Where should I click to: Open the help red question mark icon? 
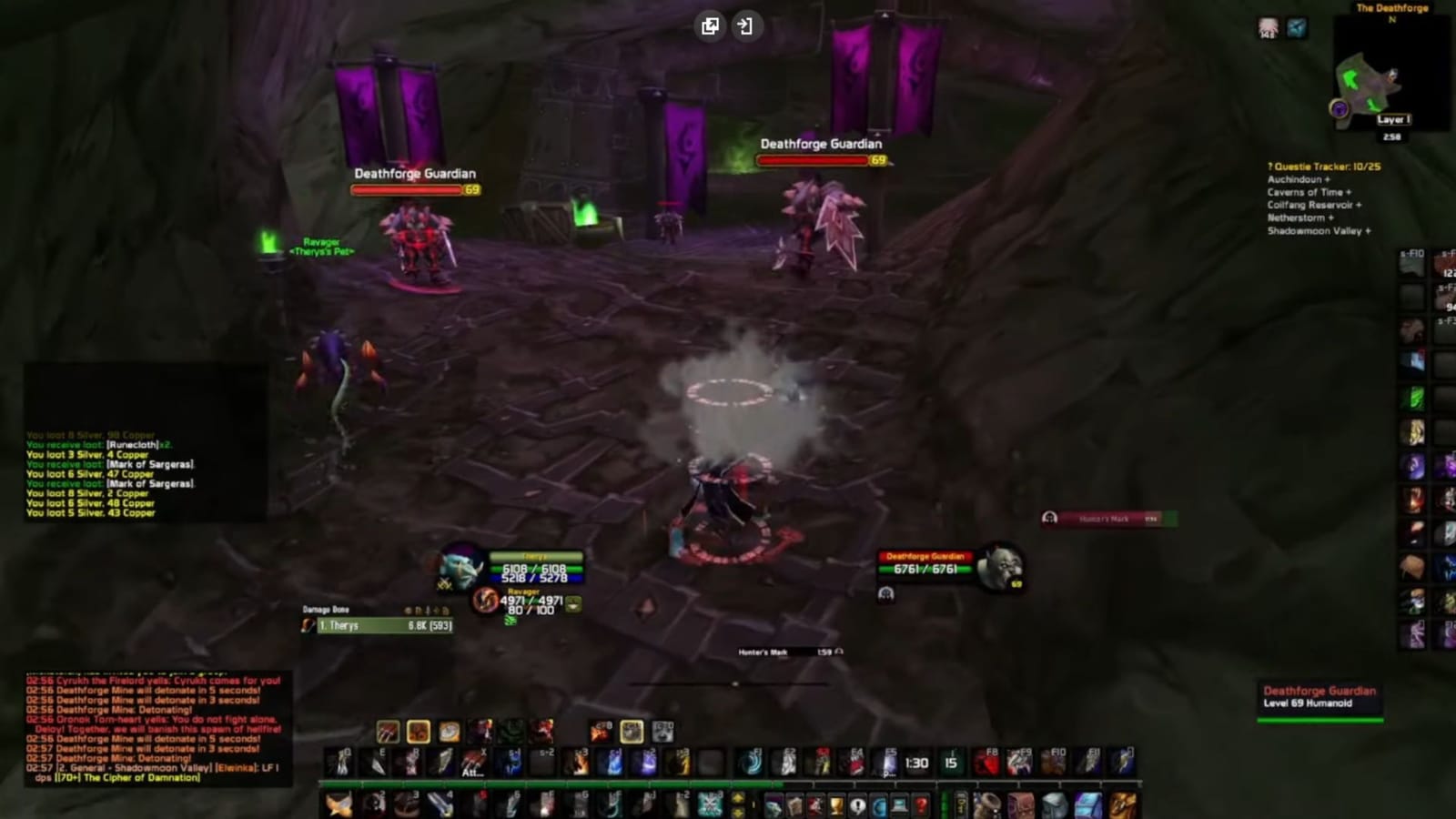pos(921,804)
